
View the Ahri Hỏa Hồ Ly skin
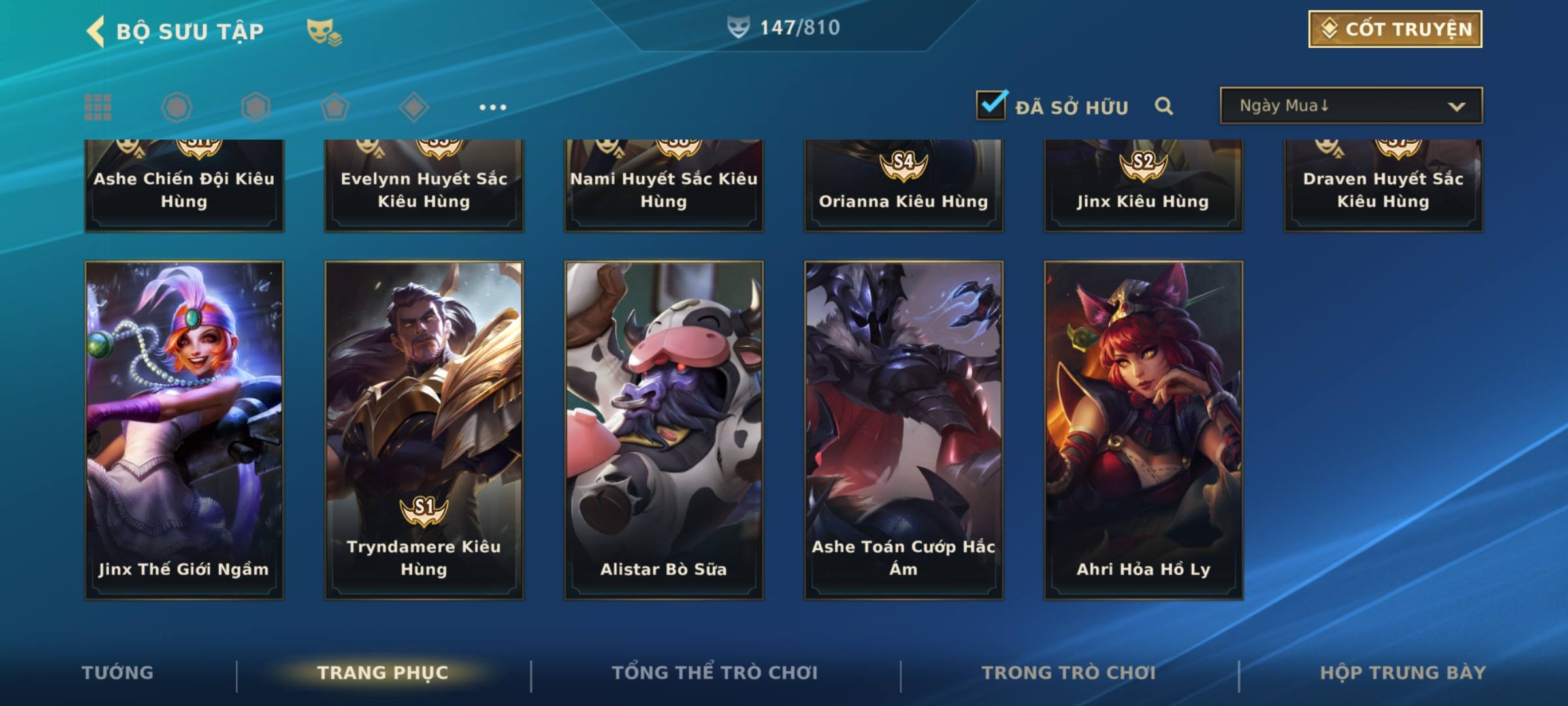click(x=1143, y=430)
